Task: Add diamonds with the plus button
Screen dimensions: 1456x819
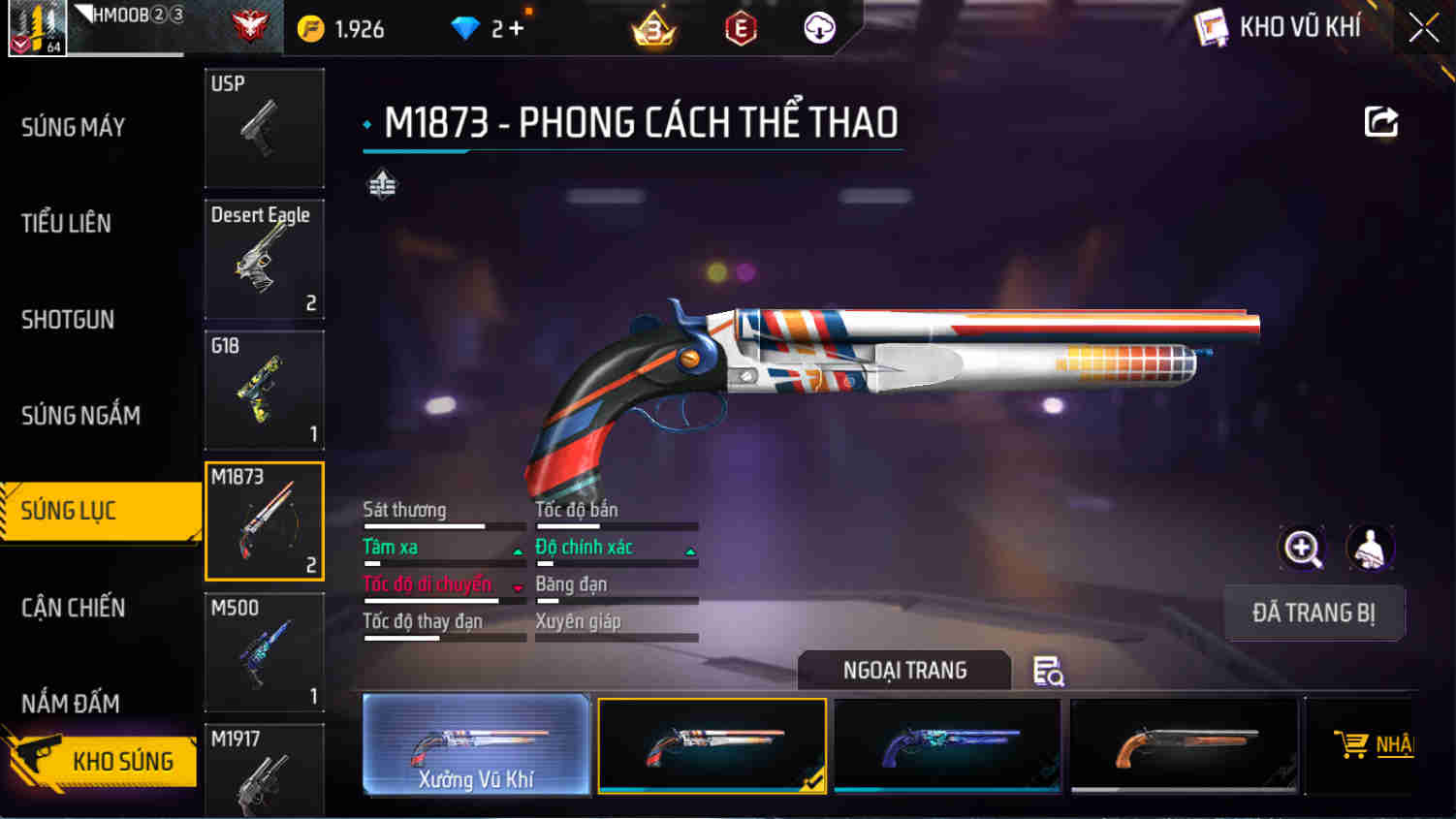Action: tap(517, 29)
